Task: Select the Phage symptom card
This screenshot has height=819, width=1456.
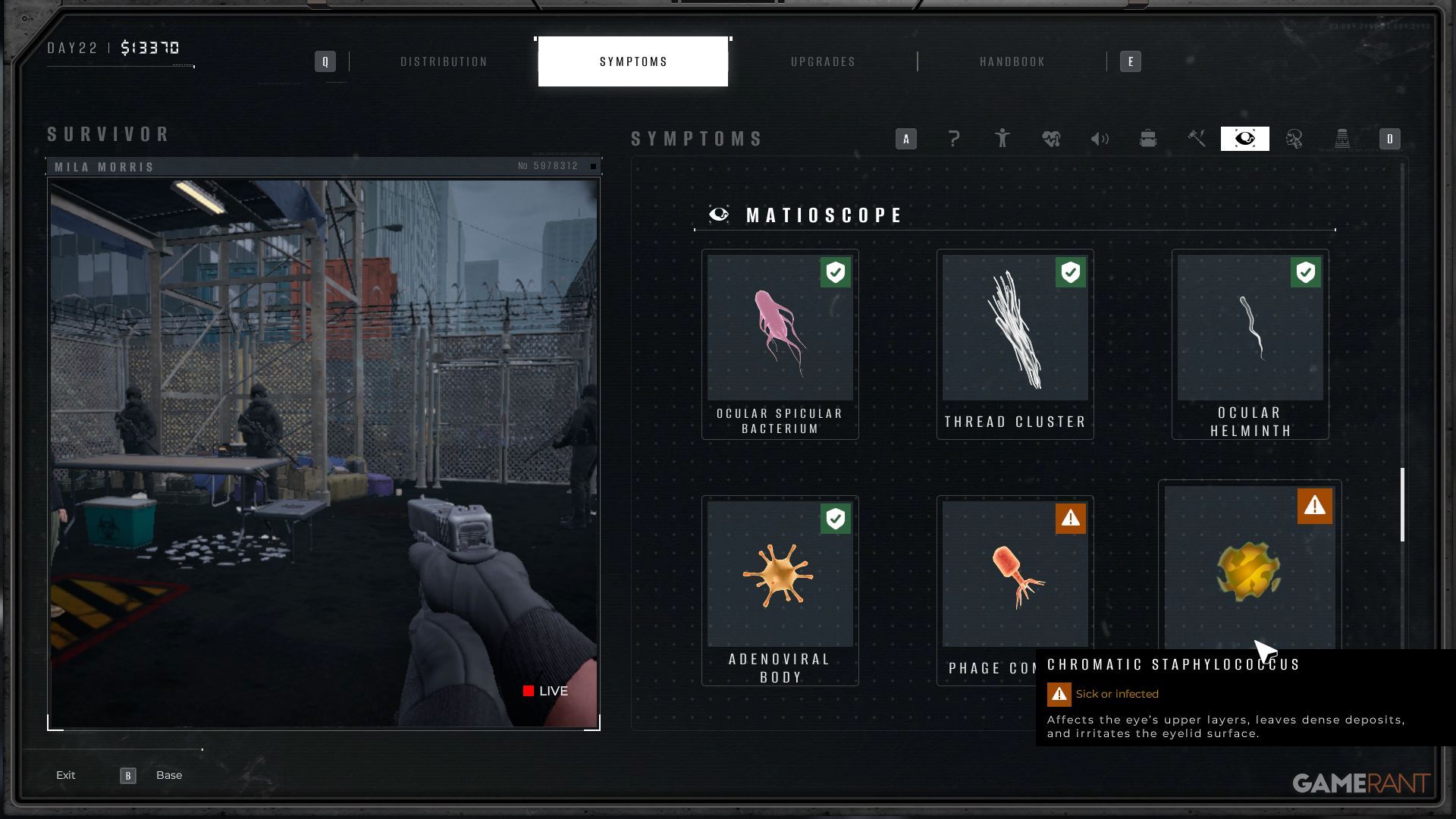Action: tap(1015, 576)
